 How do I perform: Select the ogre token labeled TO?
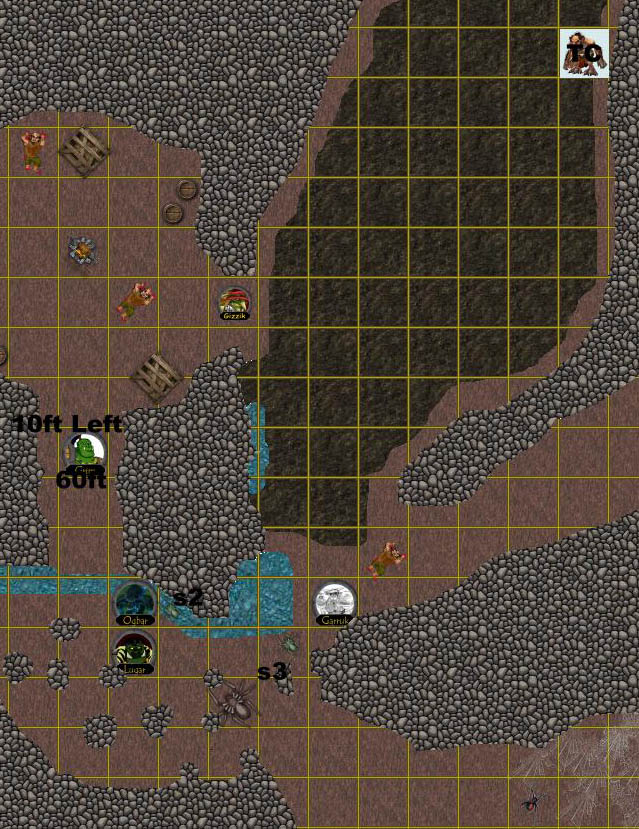(x=584, y=54)
